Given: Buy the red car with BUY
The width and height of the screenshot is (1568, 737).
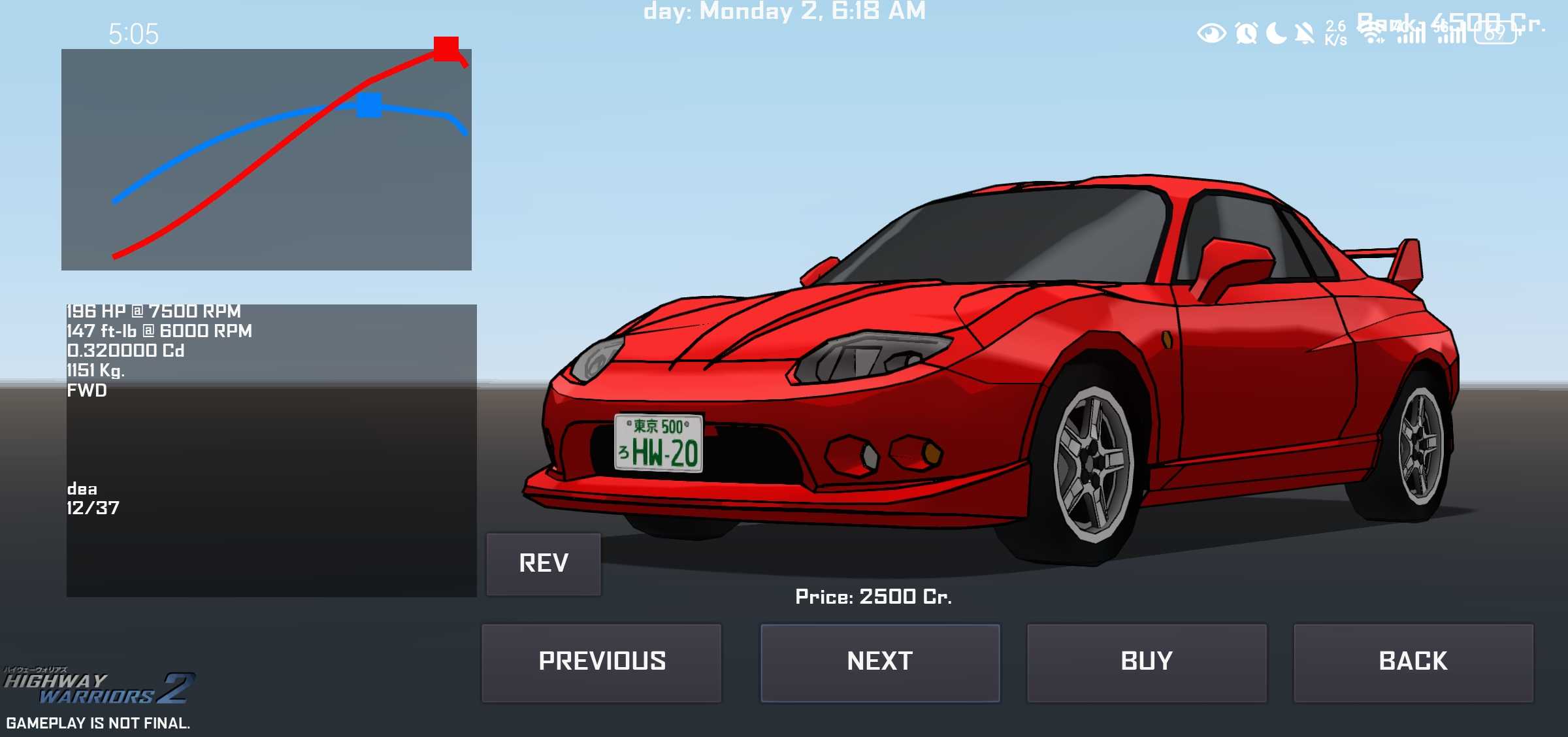Looking at the screenshot, I should pos(1147,663).
